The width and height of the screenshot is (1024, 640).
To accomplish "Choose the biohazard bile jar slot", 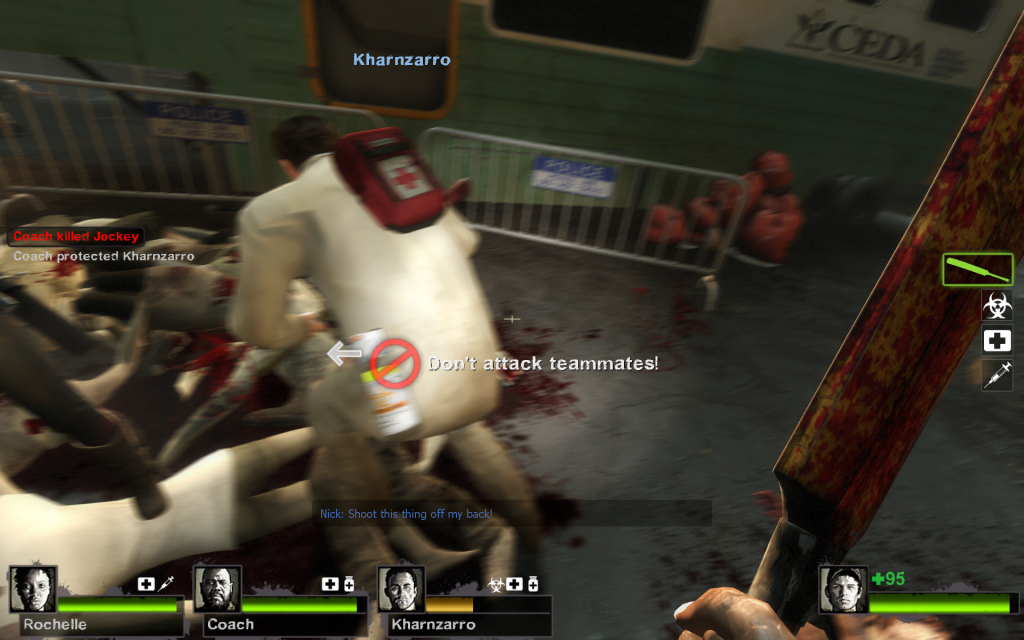I will tap(997, 305).
